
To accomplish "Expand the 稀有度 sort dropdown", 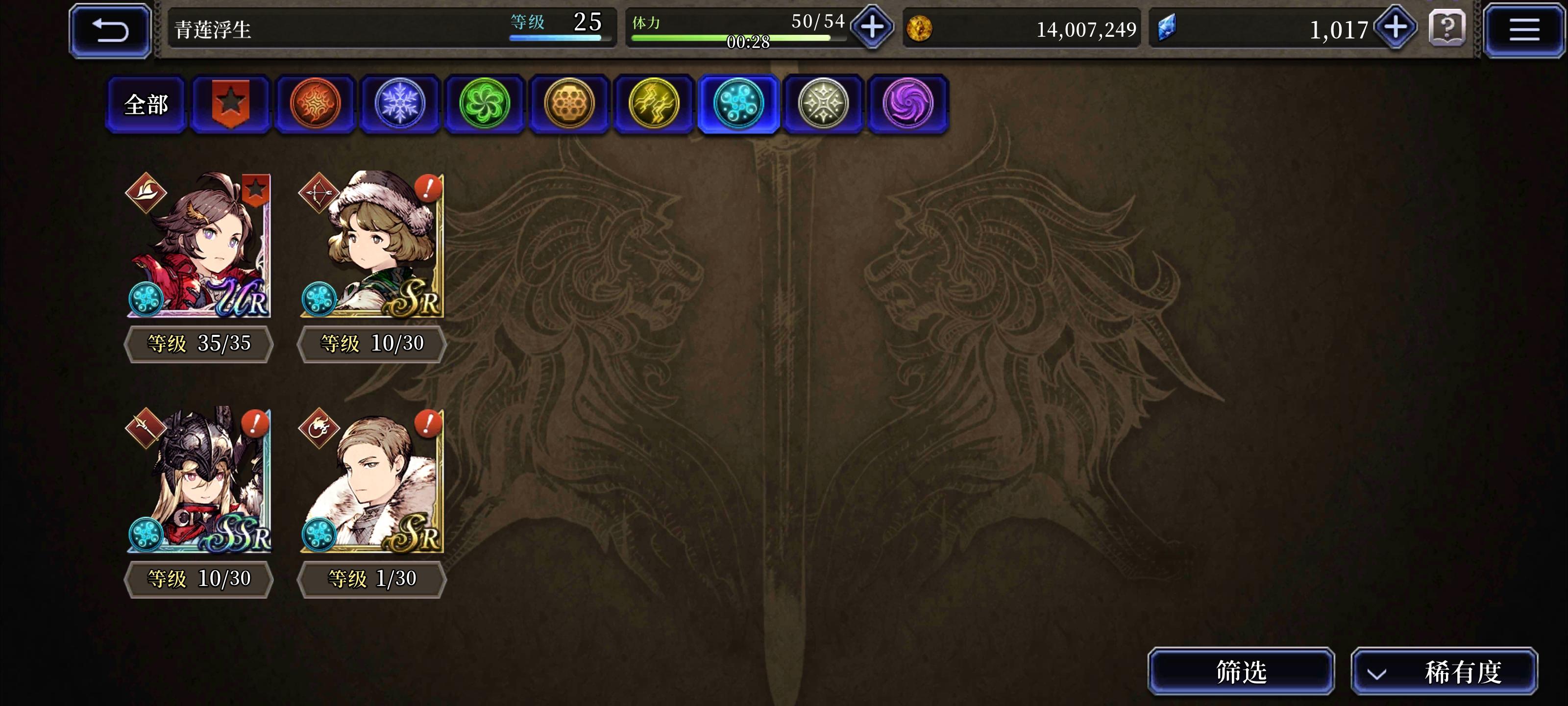I will click(x=1445, y=673).
